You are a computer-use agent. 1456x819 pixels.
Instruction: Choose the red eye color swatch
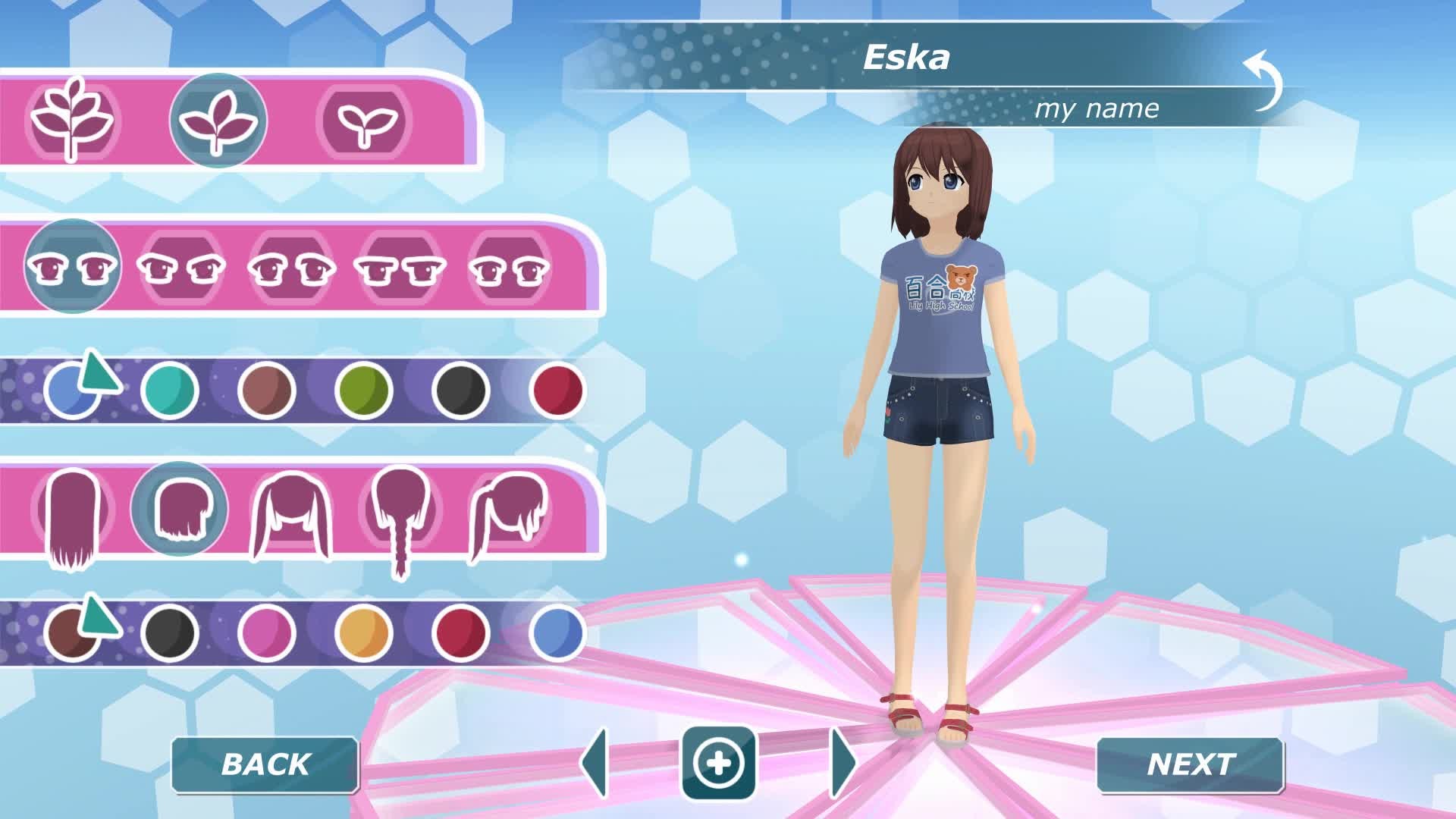(557, 390)
